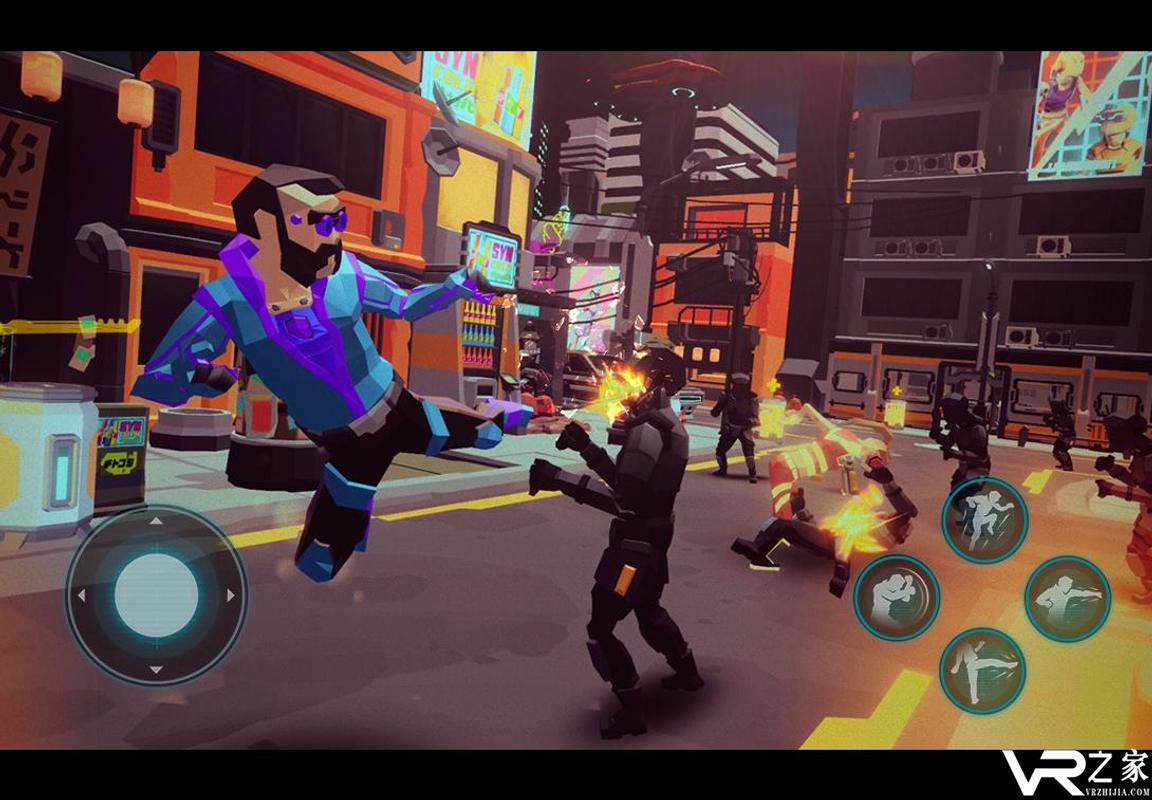Tap the joystick's left arrow
Viewport: 1152px width, 800px height.
[x=81, y=596]
